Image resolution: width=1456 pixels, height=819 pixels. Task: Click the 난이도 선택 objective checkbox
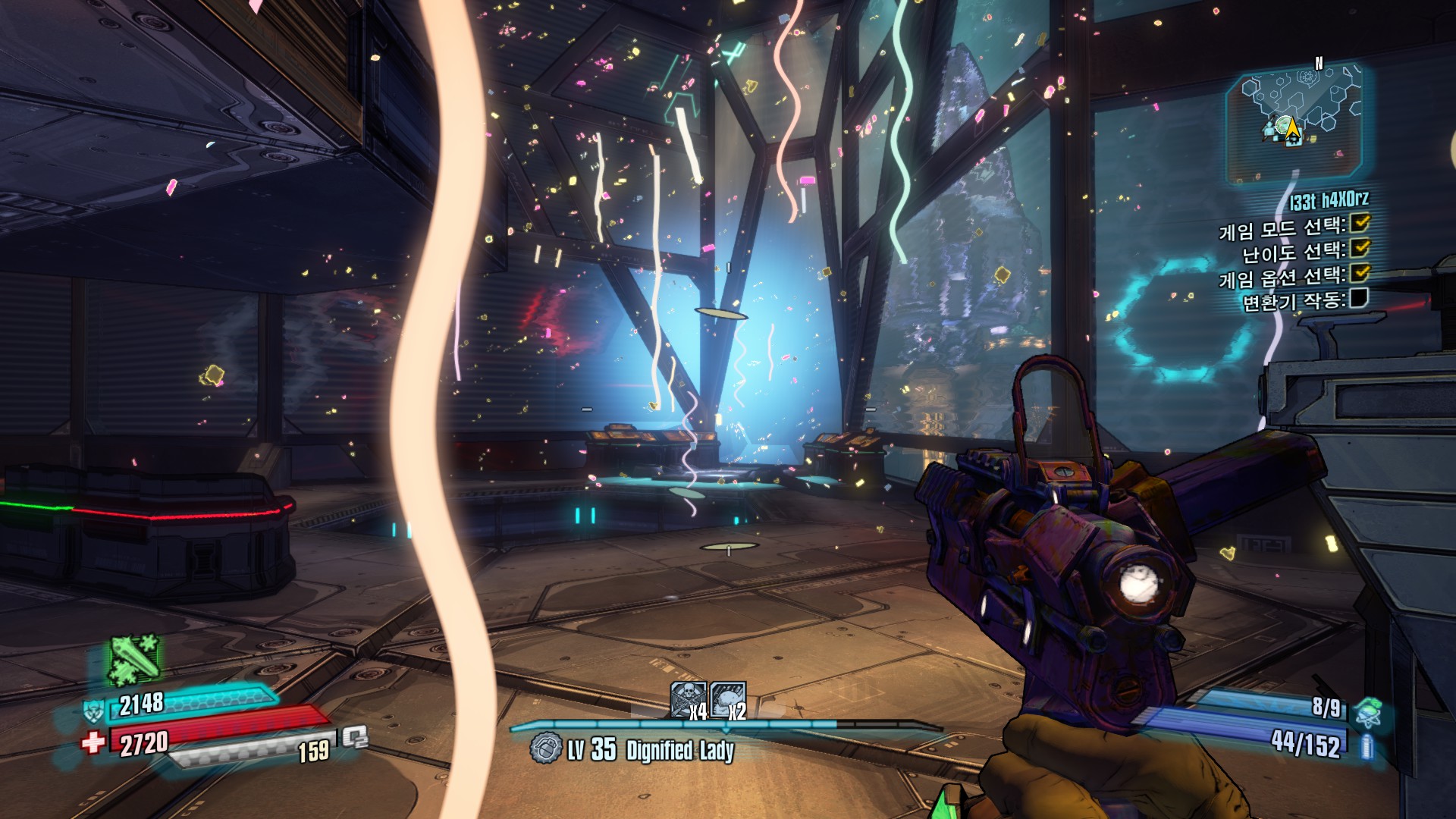pyautogui.click(x=1360, y=247)
